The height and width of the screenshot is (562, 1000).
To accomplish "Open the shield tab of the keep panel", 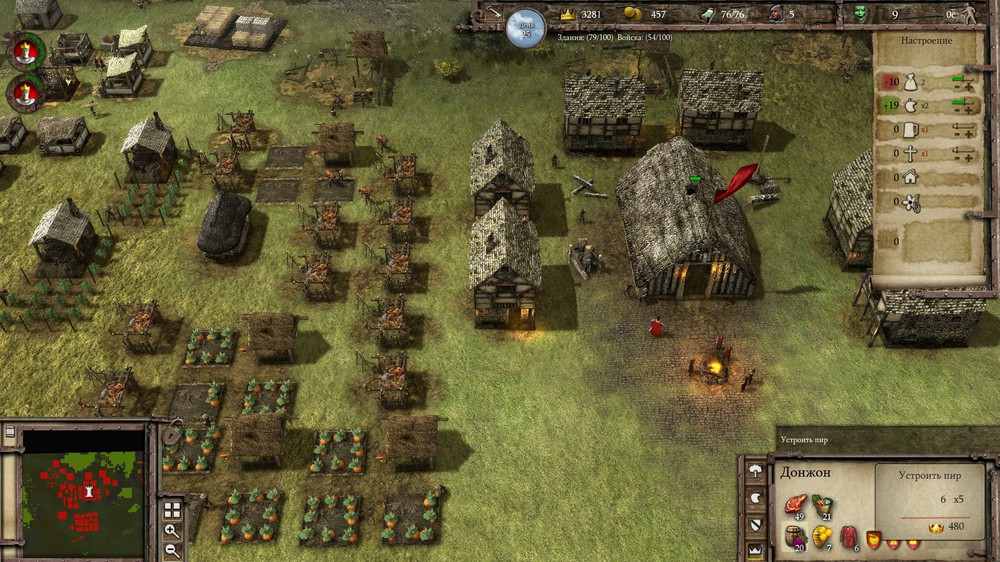I will point(755,523).
